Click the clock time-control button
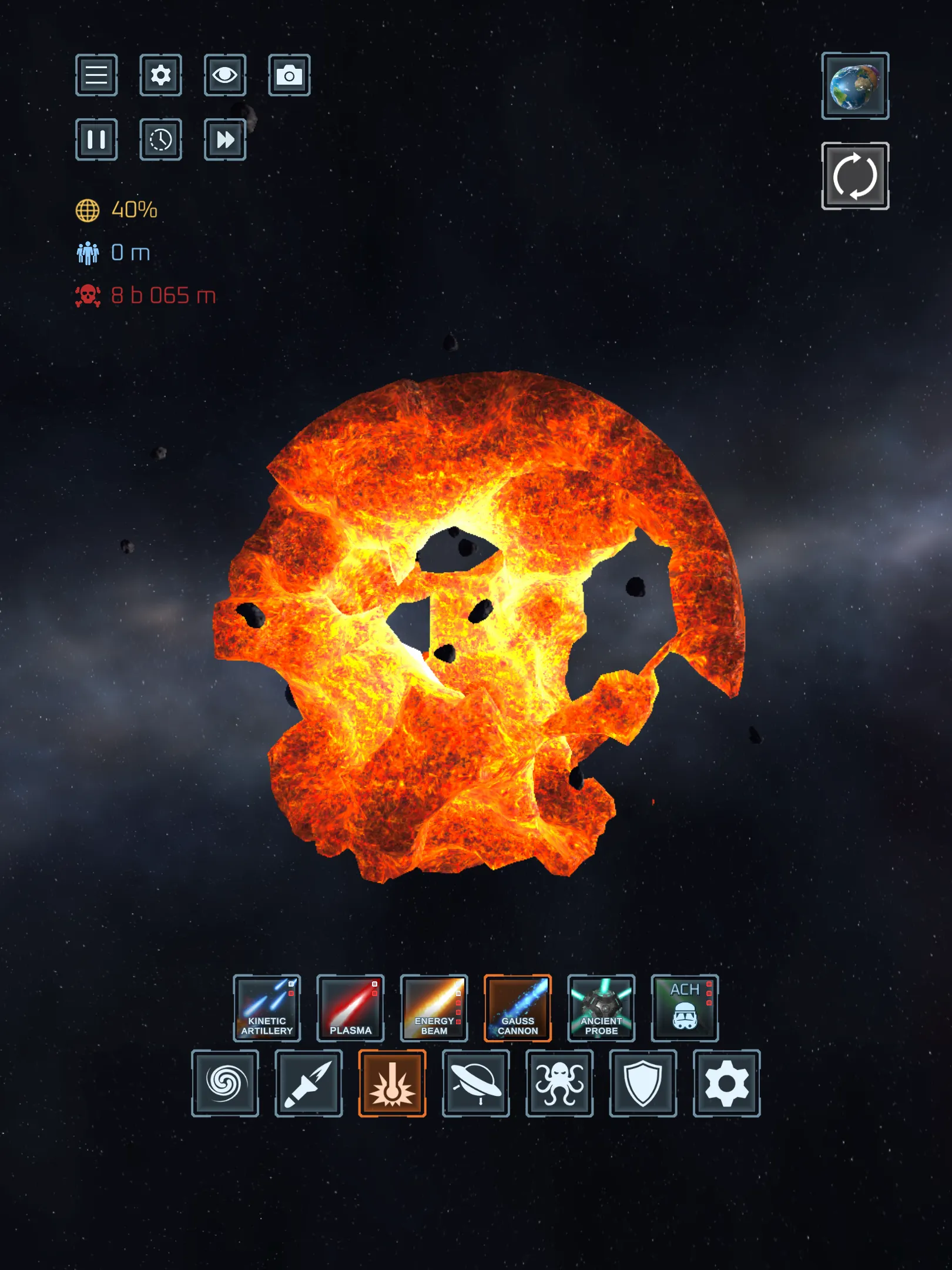The height and width of the screenshot is (1270, 952). click(160, 139)
